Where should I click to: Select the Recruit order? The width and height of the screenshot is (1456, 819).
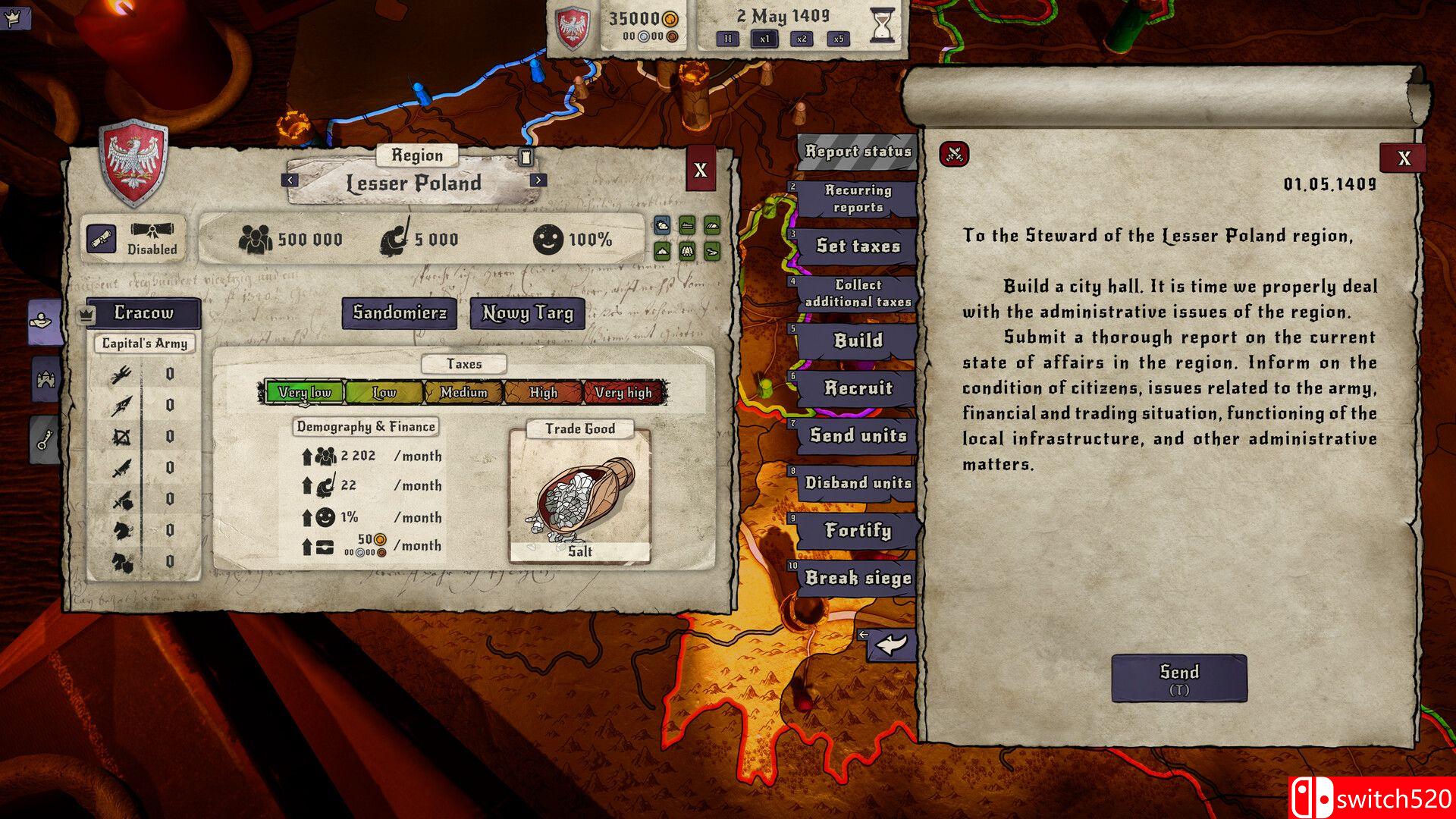coord(858,388)
